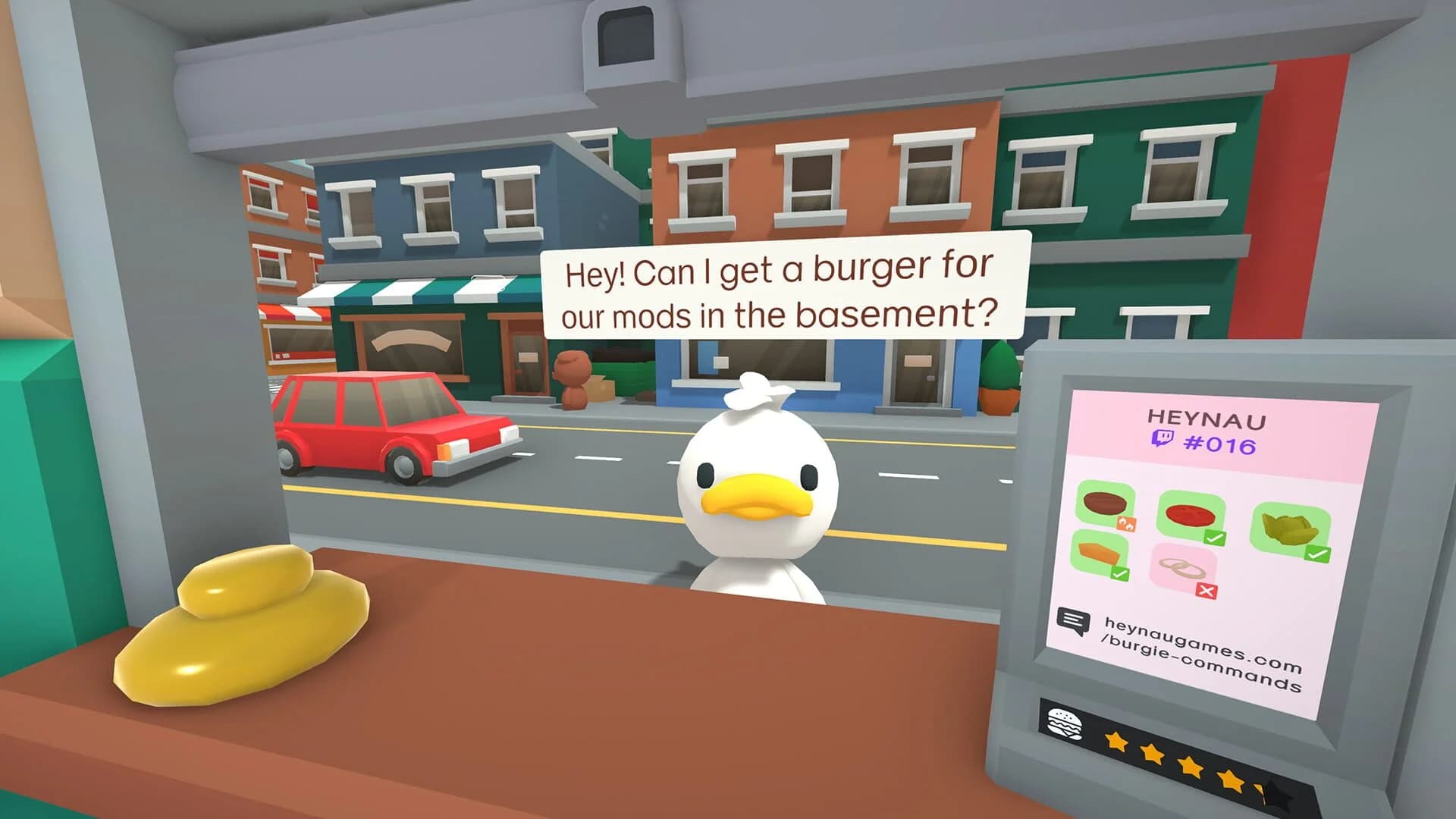The width and height of the screenshot is (1456, 819).
Task: Expand the HEYNAU order header
Action: click(x=1208, y=419)
